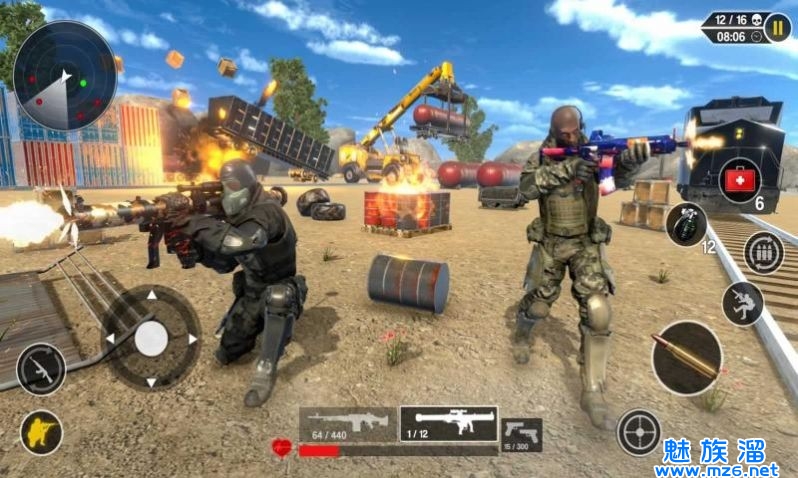Screen dimensions: 798x478
Task: Tap the running soldier jump button
Action: tap(743, 302)
